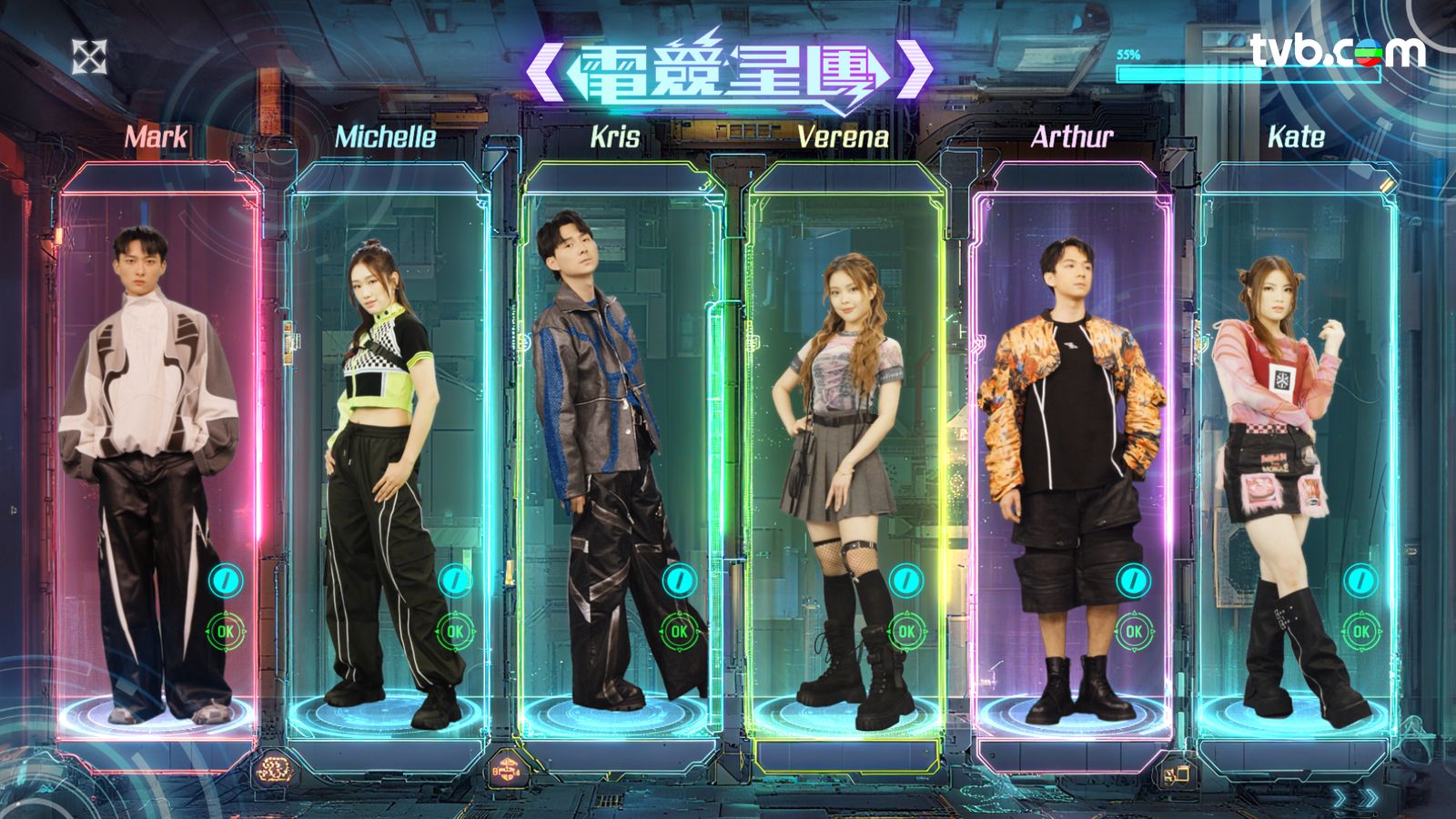Toggle fullscreen with the four-arrow expand icon
Image resolution: width=1456 pixels, height=819 pixels.
(x=89, y=57)
